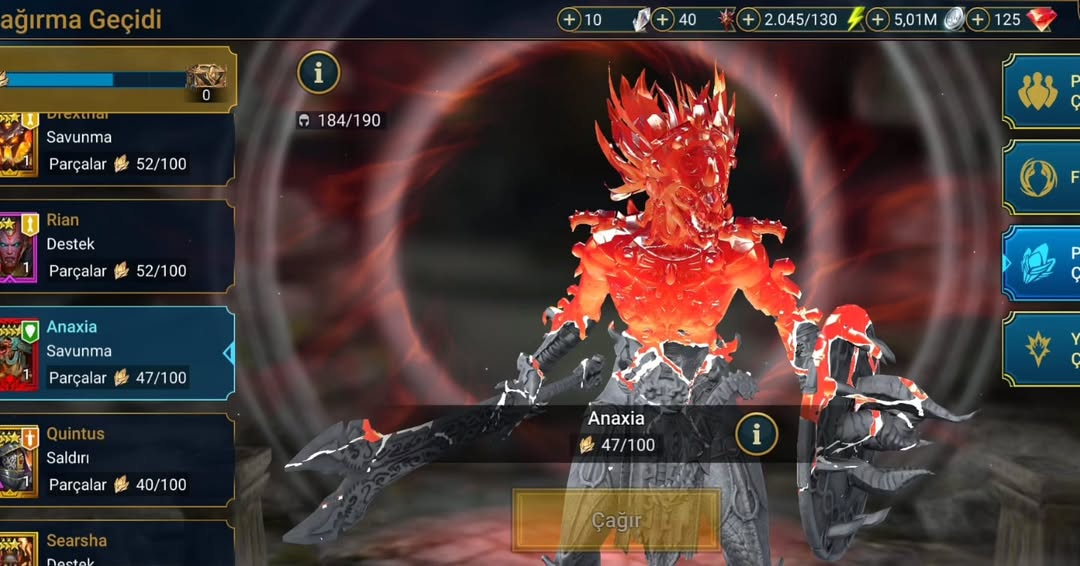Refill energy via the plus button
The width and height of the screenshot is (1080, 566).
pyautogui.click(x=749, y=19)
